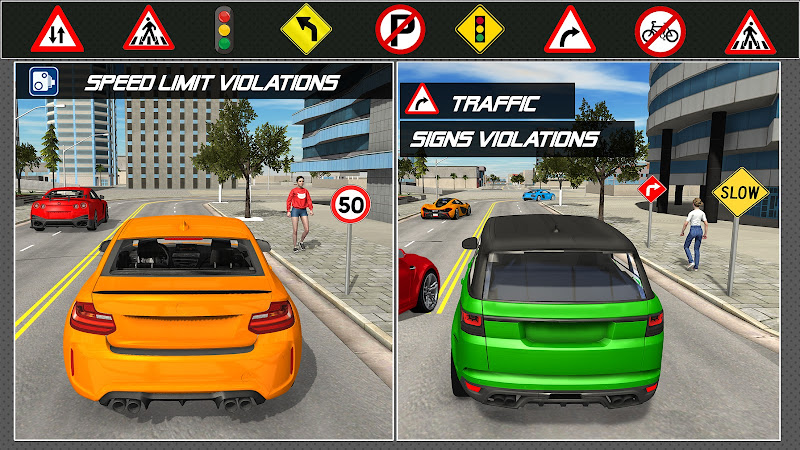Screen dimensions: 800x450
Task: Select the no parking sign
Action: 400,29
